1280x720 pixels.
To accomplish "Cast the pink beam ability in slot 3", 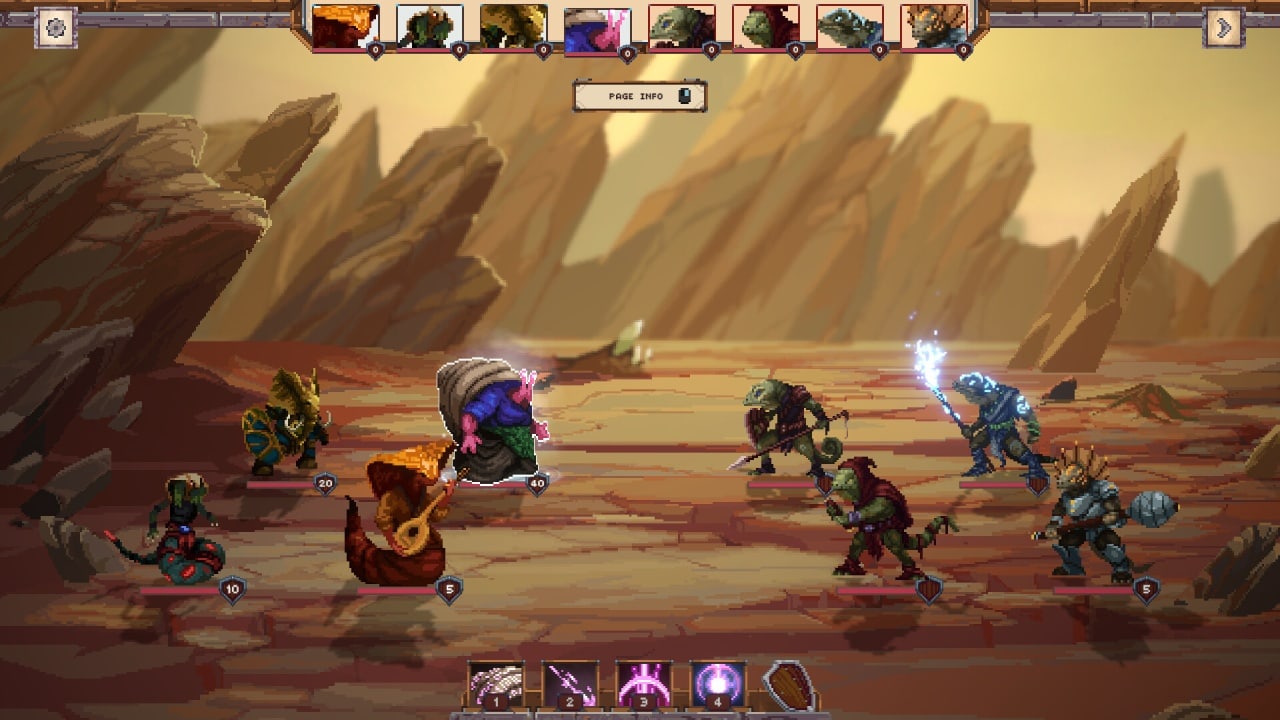I will pos(644,685).
